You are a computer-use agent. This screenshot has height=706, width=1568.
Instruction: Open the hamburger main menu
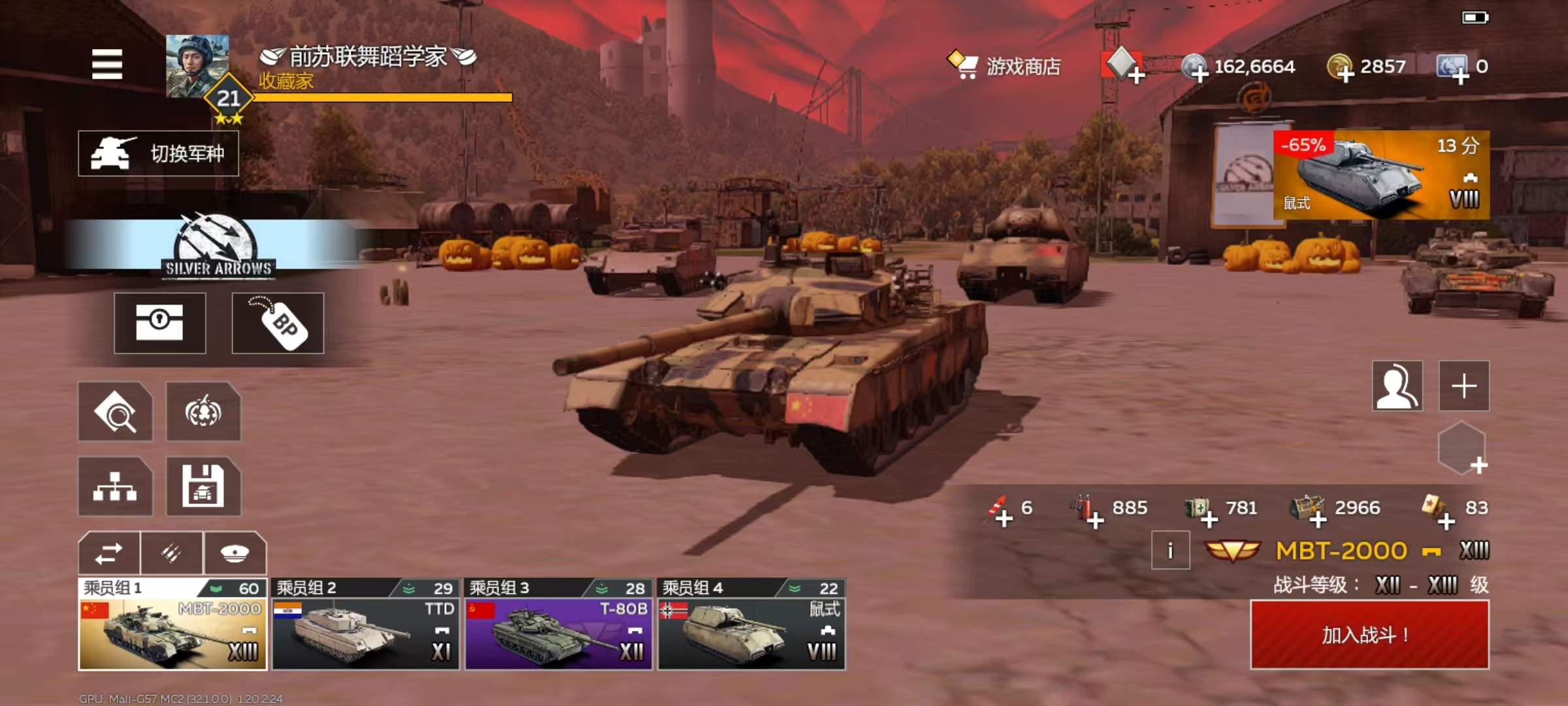click(x=107, y=64)
